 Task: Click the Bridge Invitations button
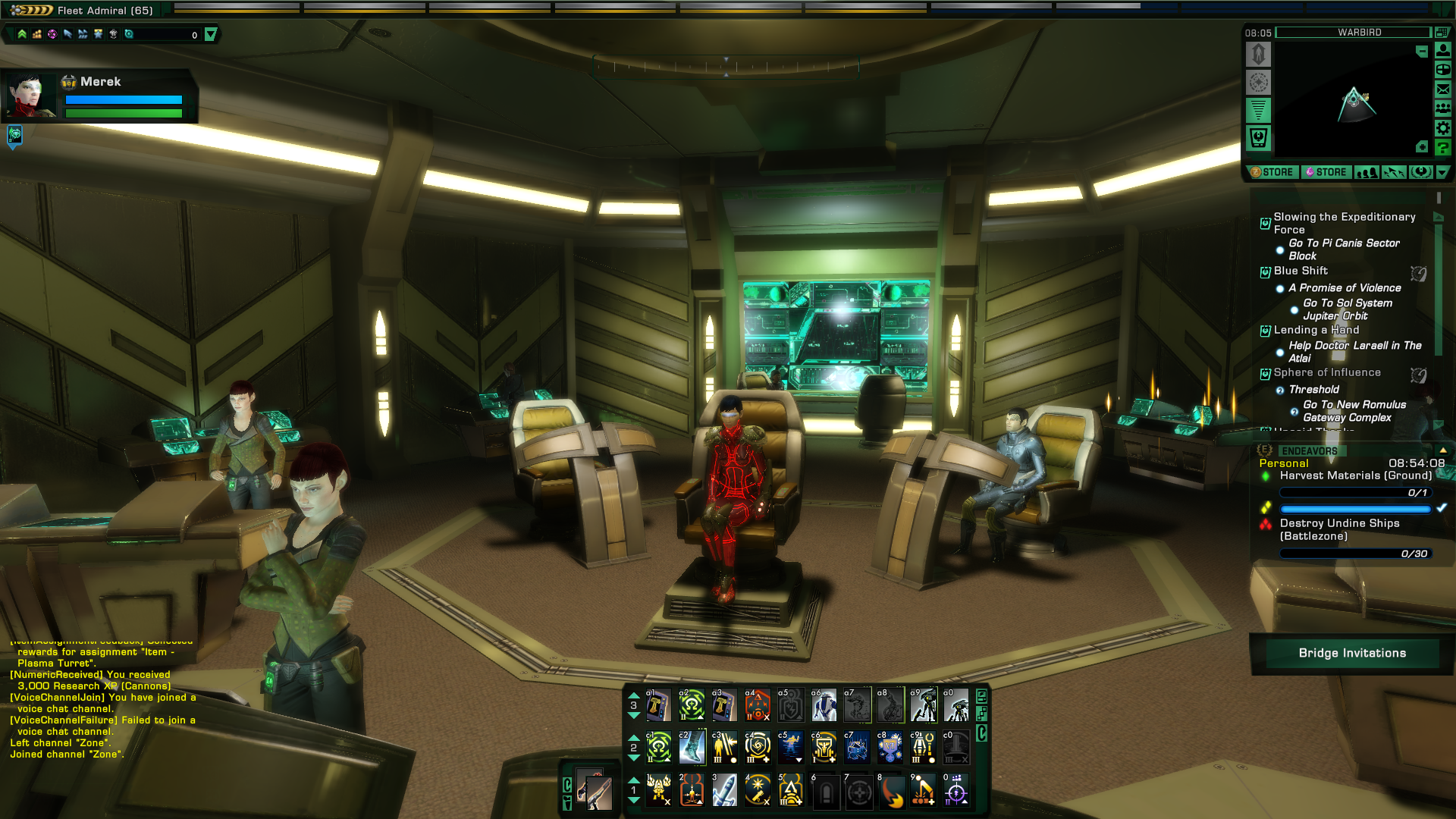click(x=1351, y=653)
